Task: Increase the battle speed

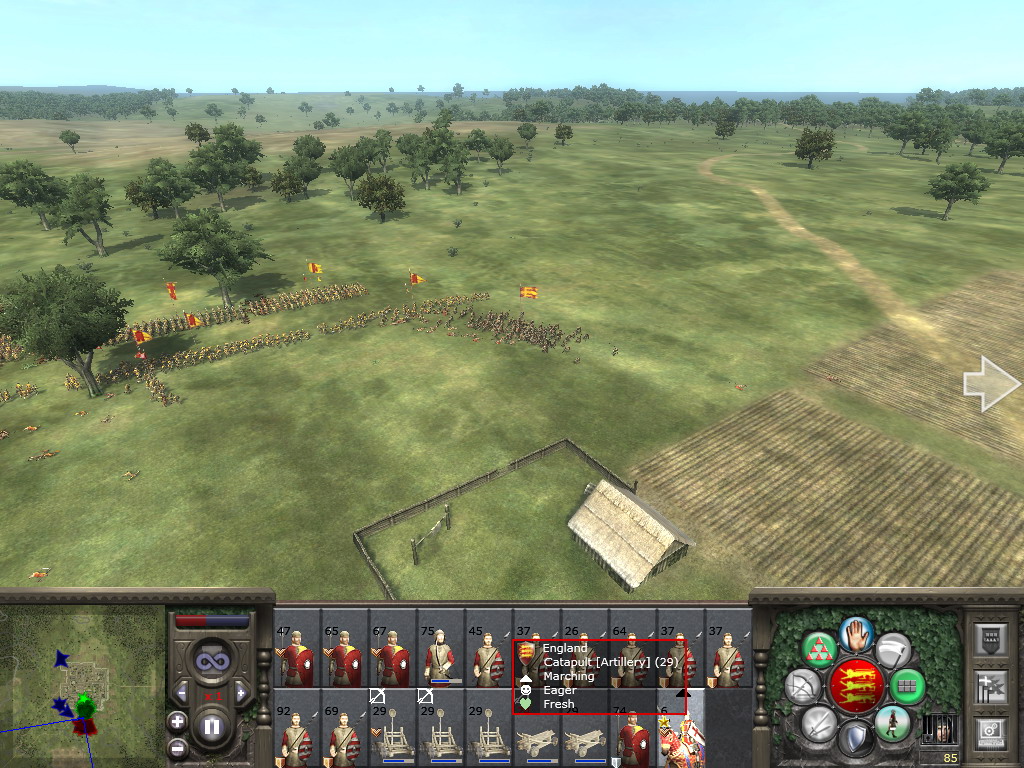Action: click(x=241, y=692)
